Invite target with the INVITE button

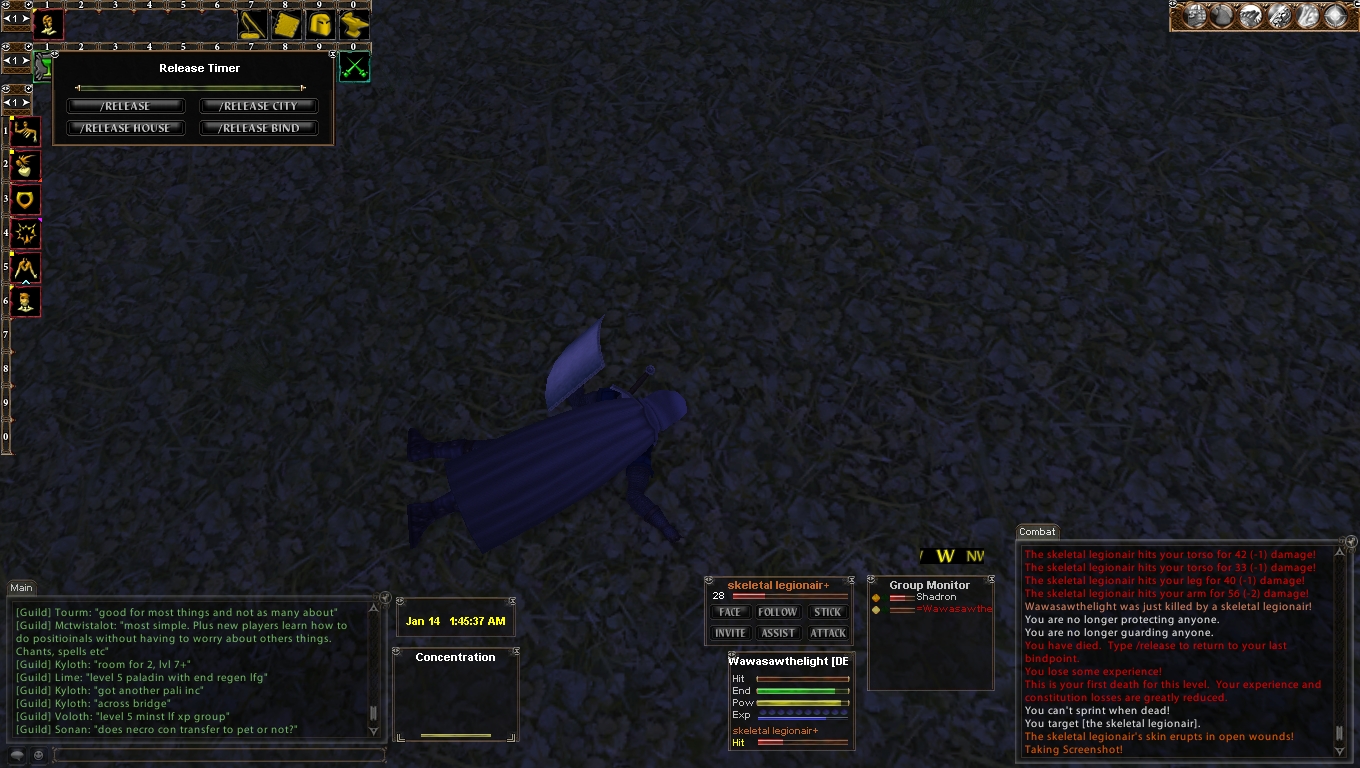(x=730, y=633)
